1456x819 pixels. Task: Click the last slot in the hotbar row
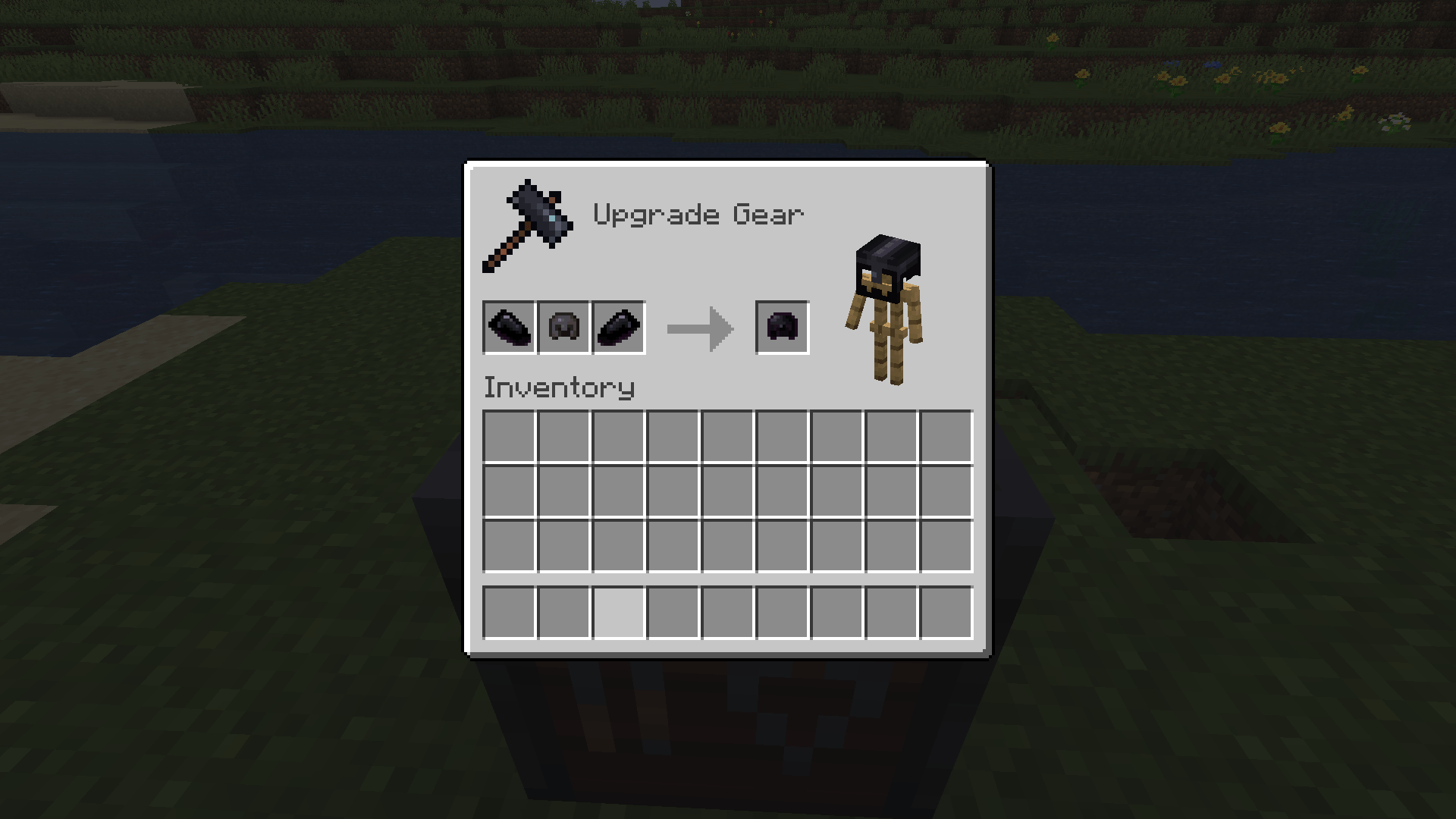pyautogui.click(x=946, y=612)
